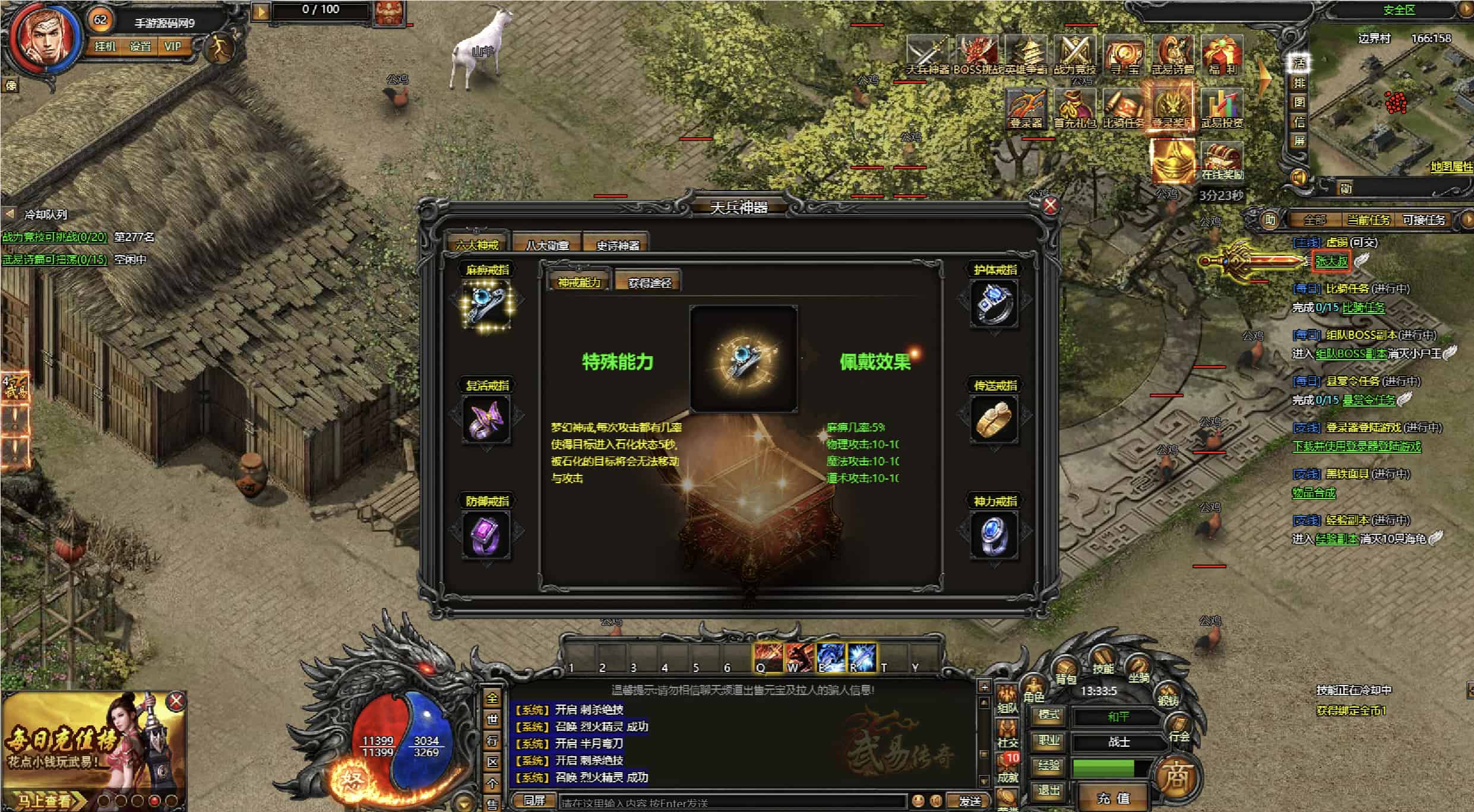Select the 神力戒指 ring slot
Screen dimensions: 1474x812
995,535
